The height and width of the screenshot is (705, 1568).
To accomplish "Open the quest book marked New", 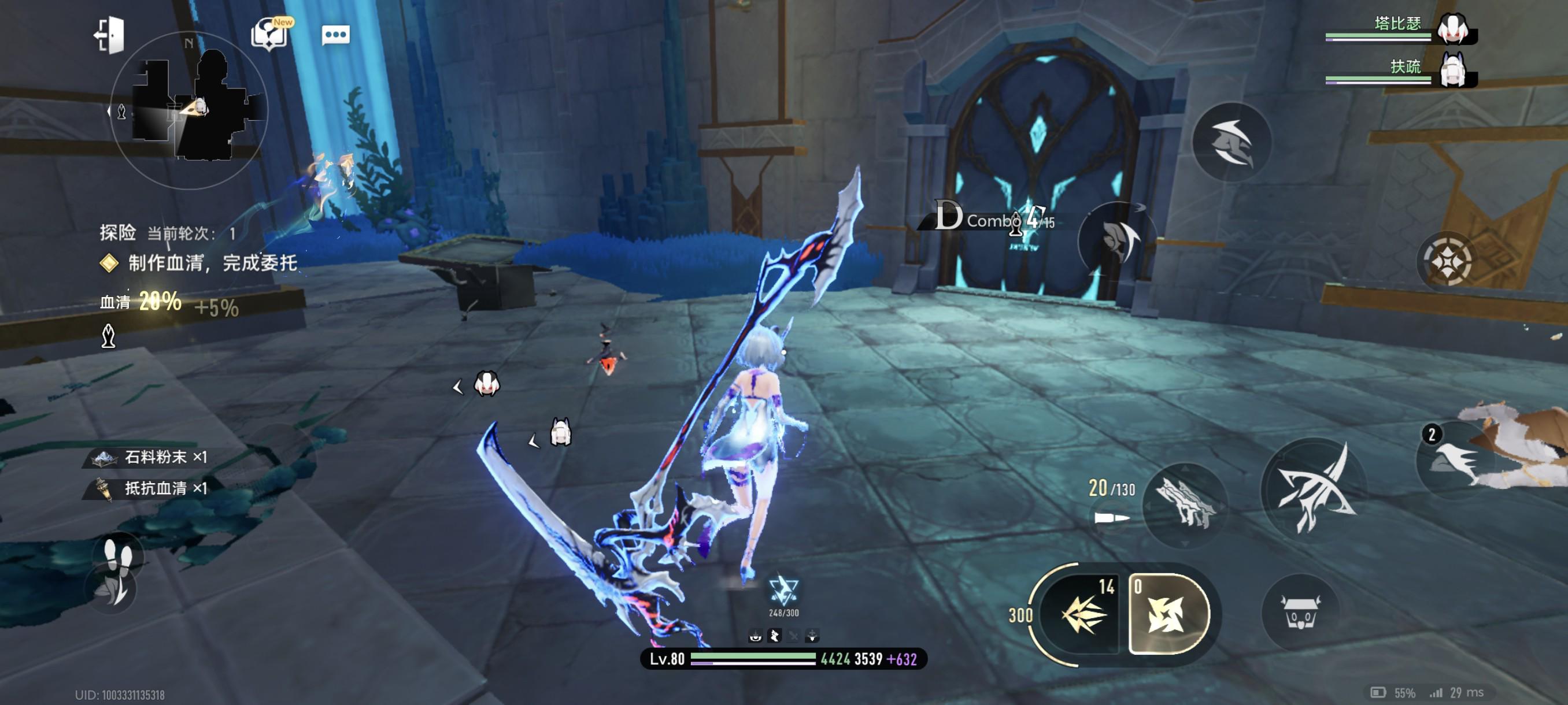I will [269, 34].
